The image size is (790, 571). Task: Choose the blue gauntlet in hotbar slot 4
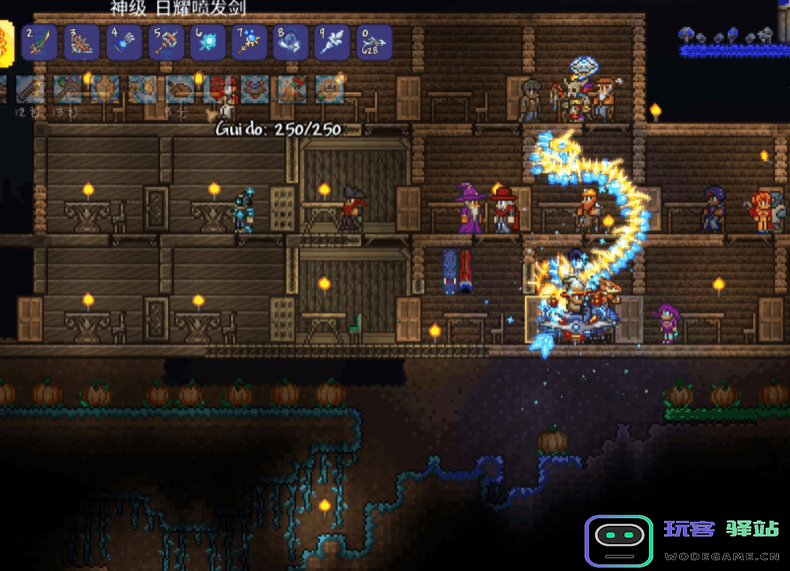tap(123, 42)
